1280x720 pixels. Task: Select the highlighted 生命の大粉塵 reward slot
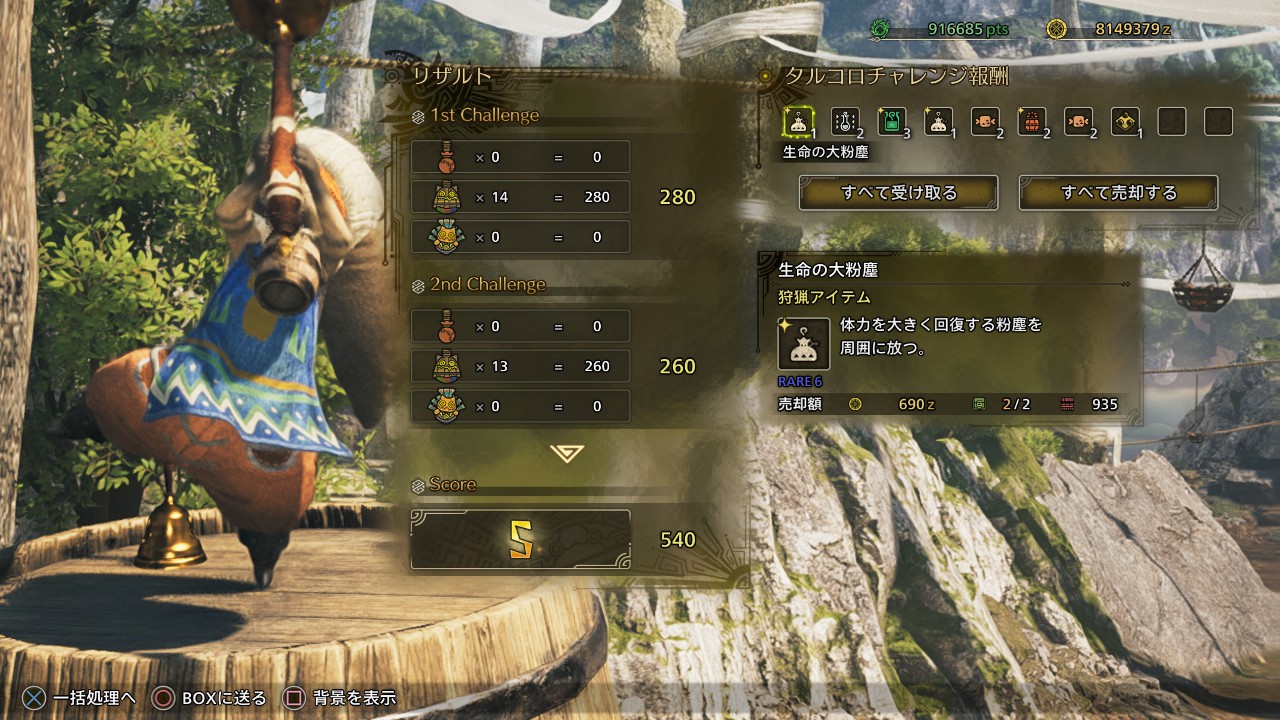798,122
